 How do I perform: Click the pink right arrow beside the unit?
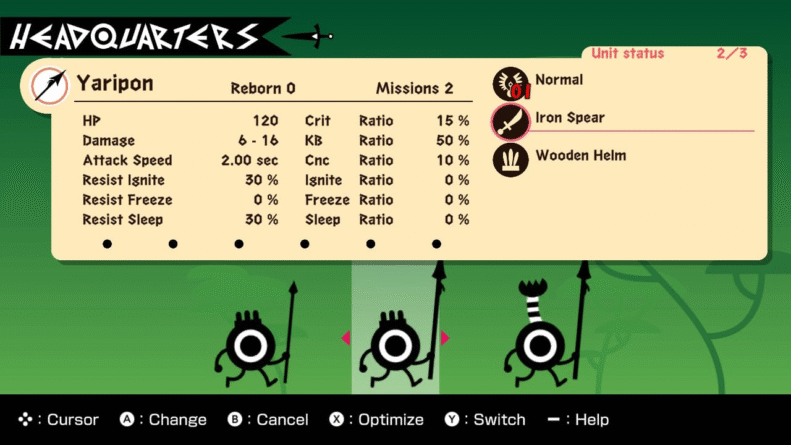445,338
